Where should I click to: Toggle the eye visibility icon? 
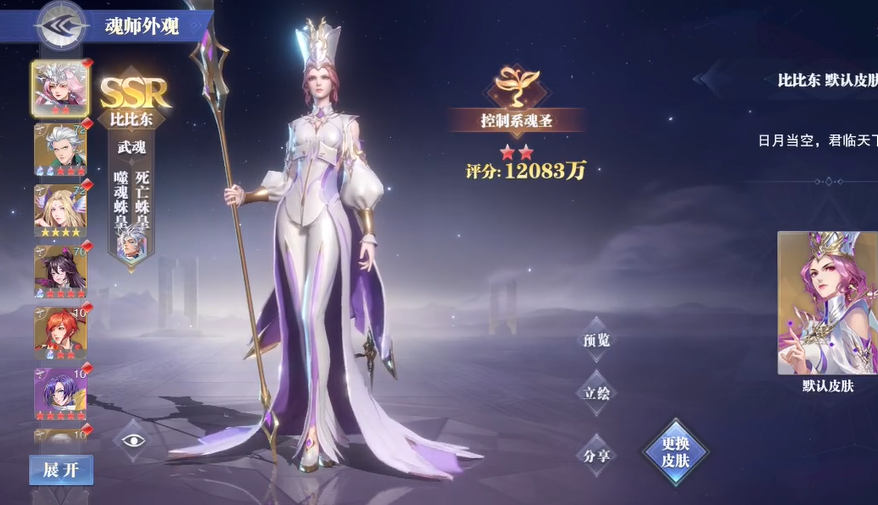tap(134, 440)
